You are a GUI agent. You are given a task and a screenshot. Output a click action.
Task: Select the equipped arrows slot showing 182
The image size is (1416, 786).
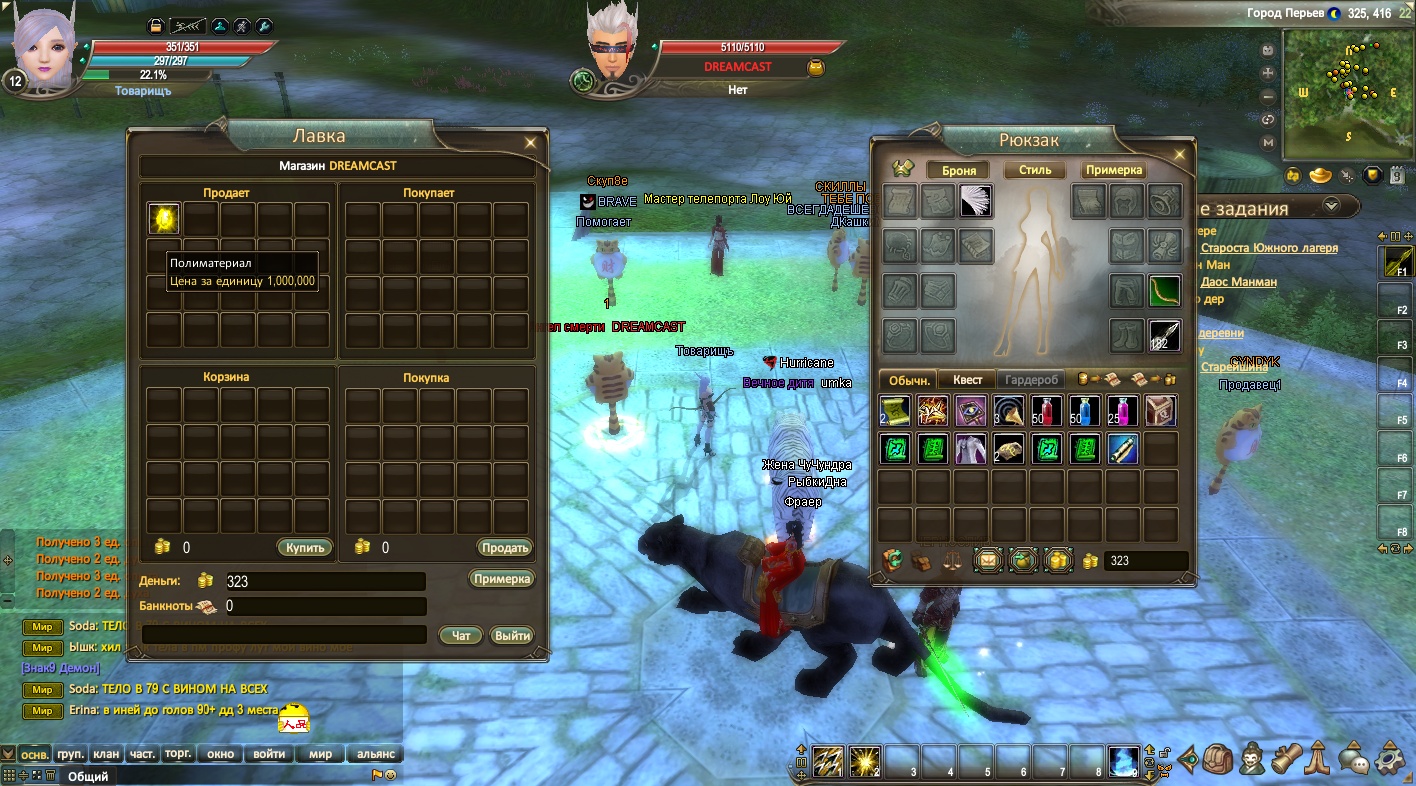(x=1164, y=336)
